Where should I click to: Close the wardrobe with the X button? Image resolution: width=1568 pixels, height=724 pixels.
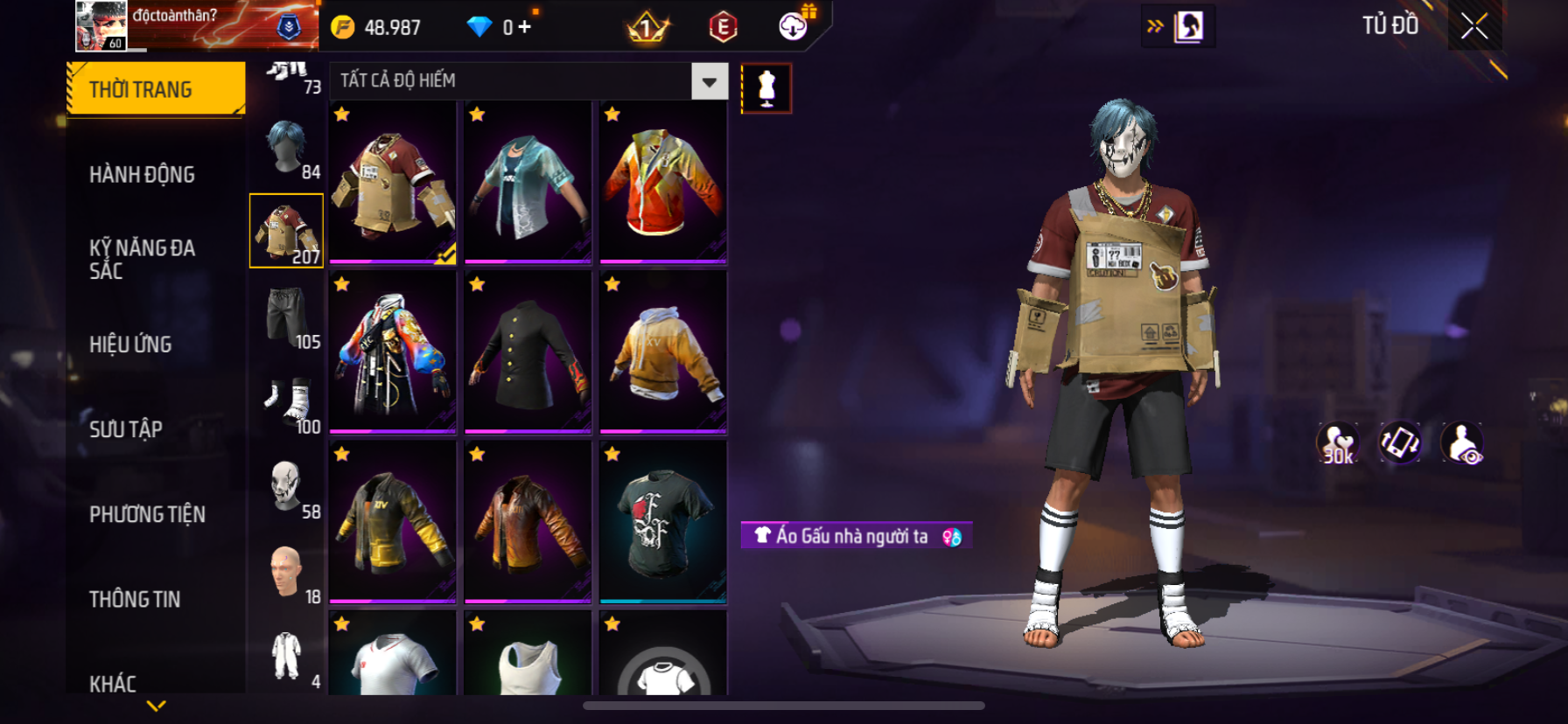(x=1474, y=27)
